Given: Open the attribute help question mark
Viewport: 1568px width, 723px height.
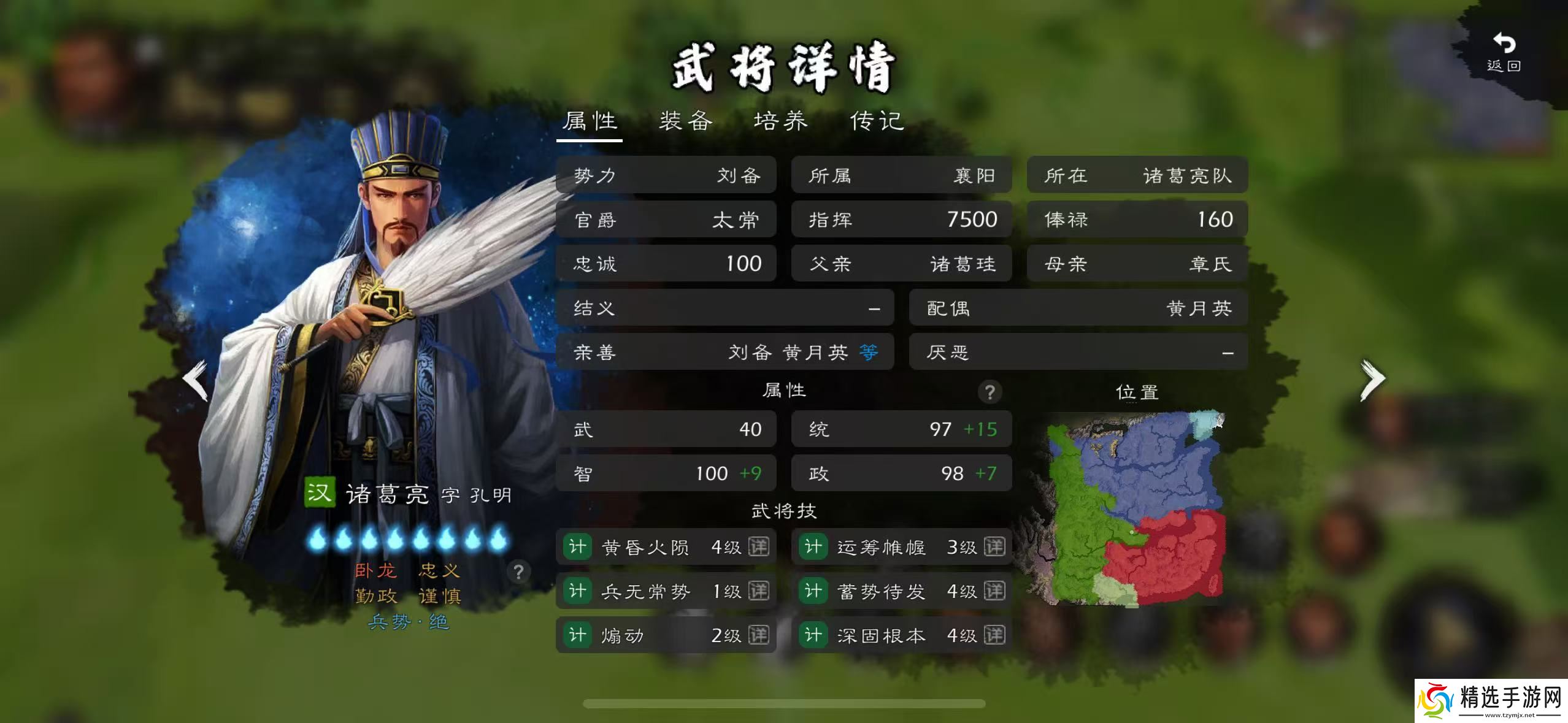Looking at the screenshot, I should tap(990, 391).
